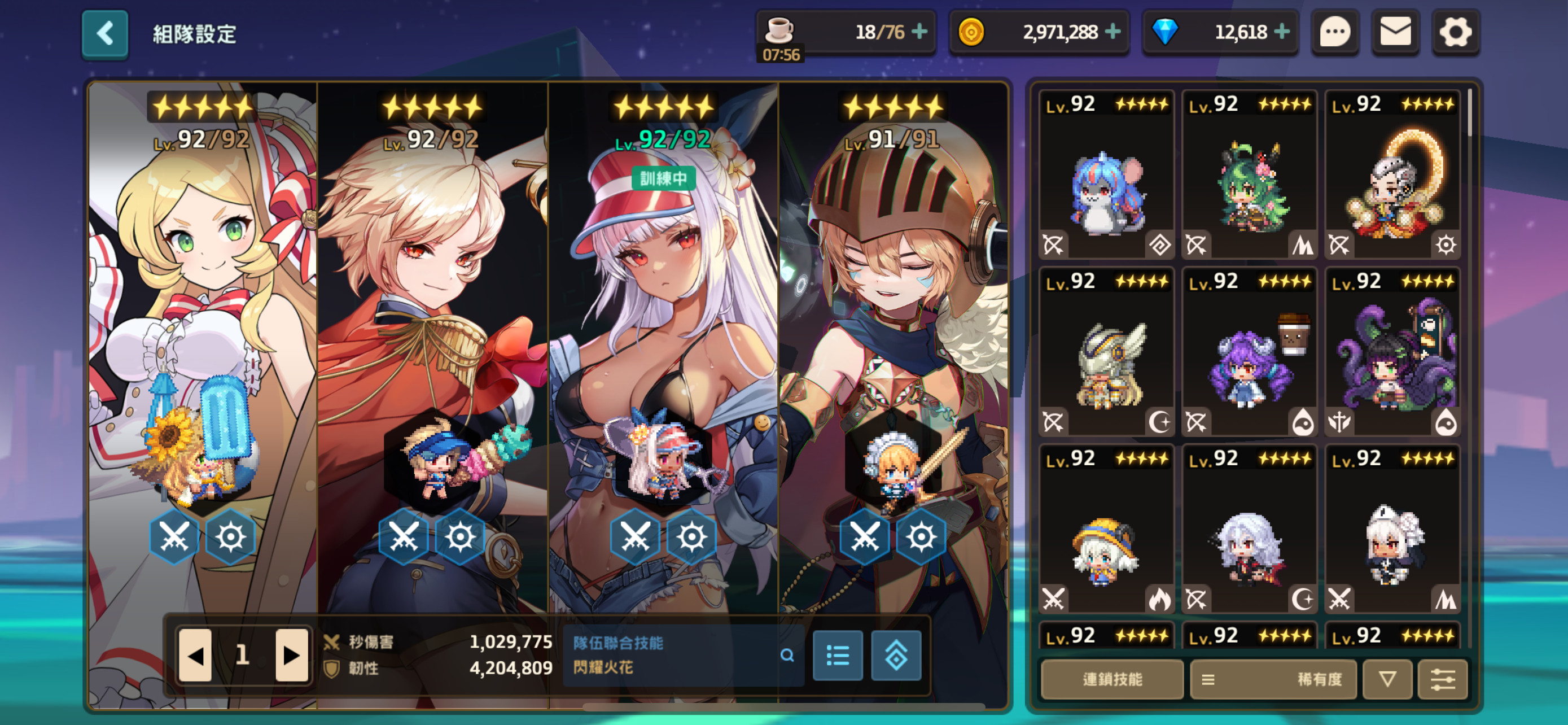
Task: Choose the purple-haired coffee cup hero
Action: tap(1250, 353)
